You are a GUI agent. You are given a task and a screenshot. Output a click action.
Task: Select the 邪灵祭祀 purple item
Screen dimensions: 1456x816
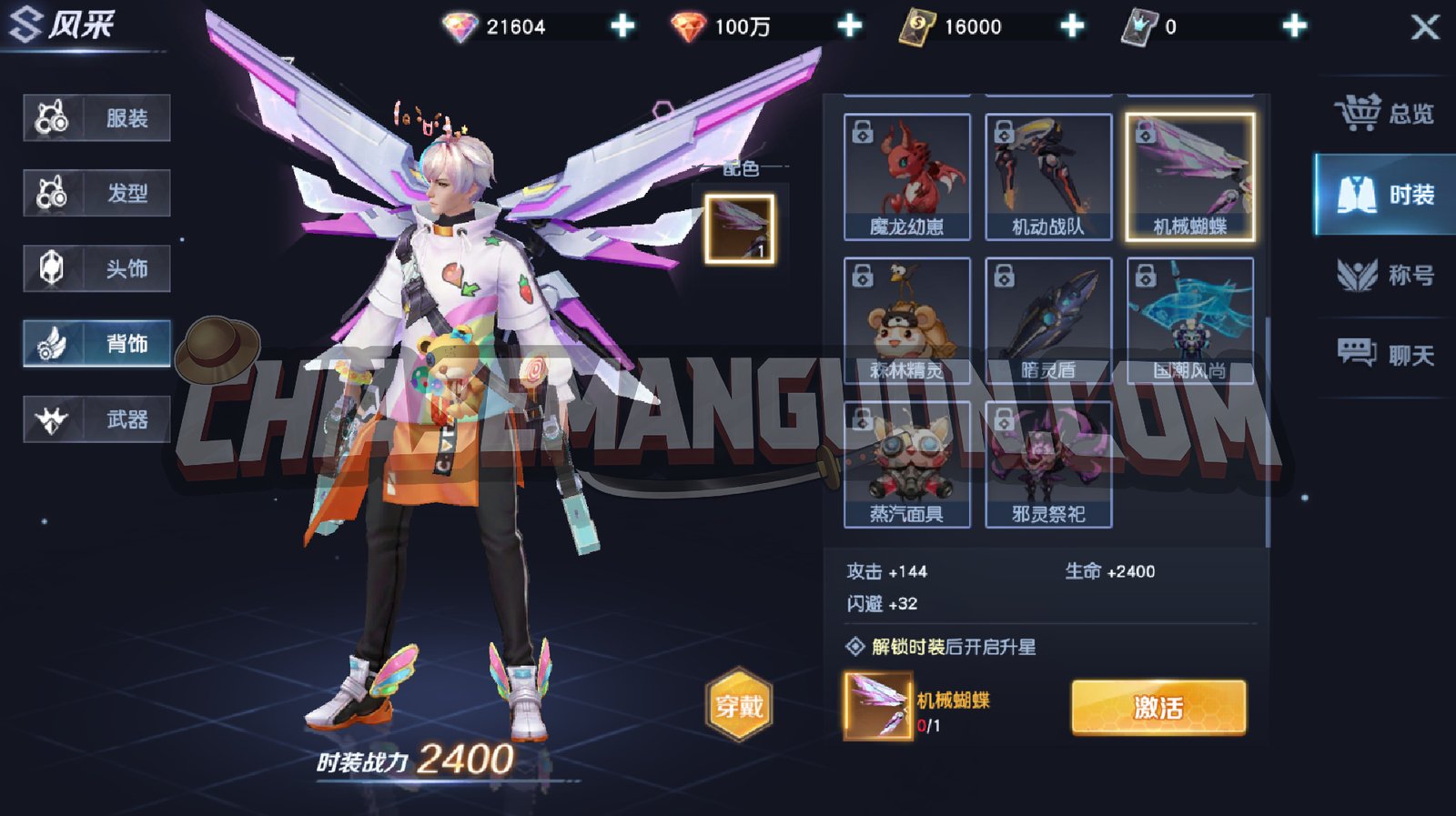click(1048, 464)
